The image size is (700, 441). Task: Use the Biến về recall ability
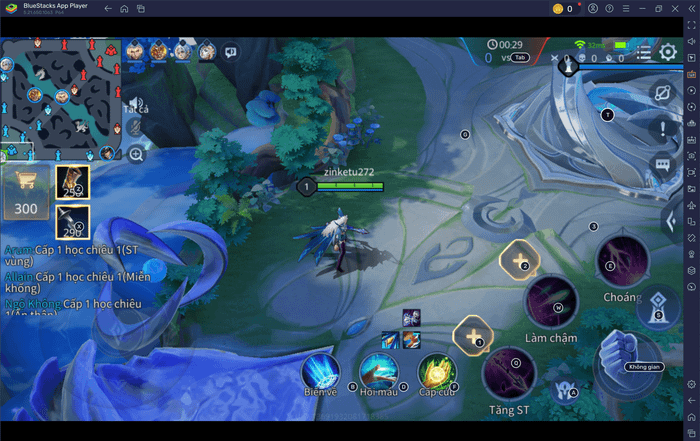tap(320, 372)
